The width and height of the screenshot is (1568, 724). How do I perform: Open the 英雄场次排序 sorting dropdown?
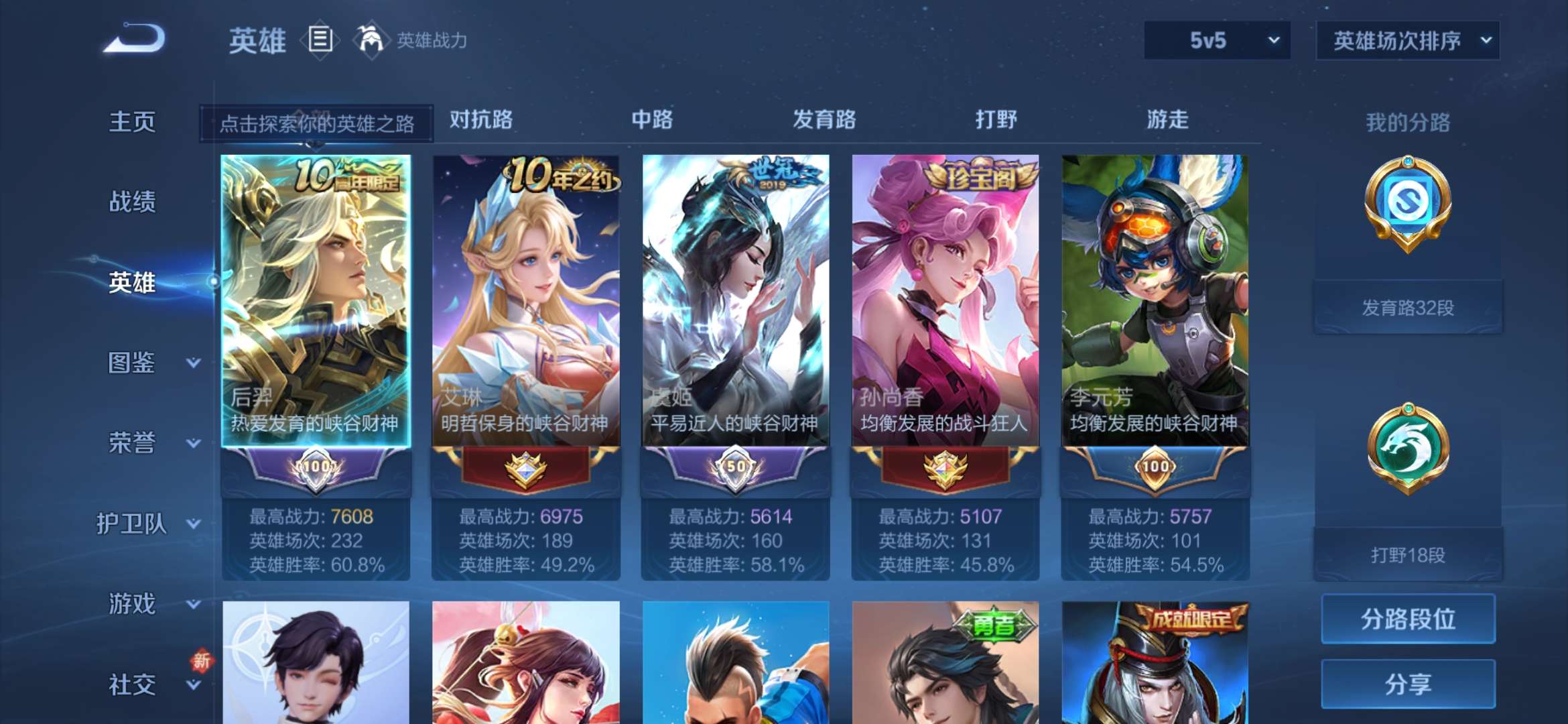[x=1407, y=40]
